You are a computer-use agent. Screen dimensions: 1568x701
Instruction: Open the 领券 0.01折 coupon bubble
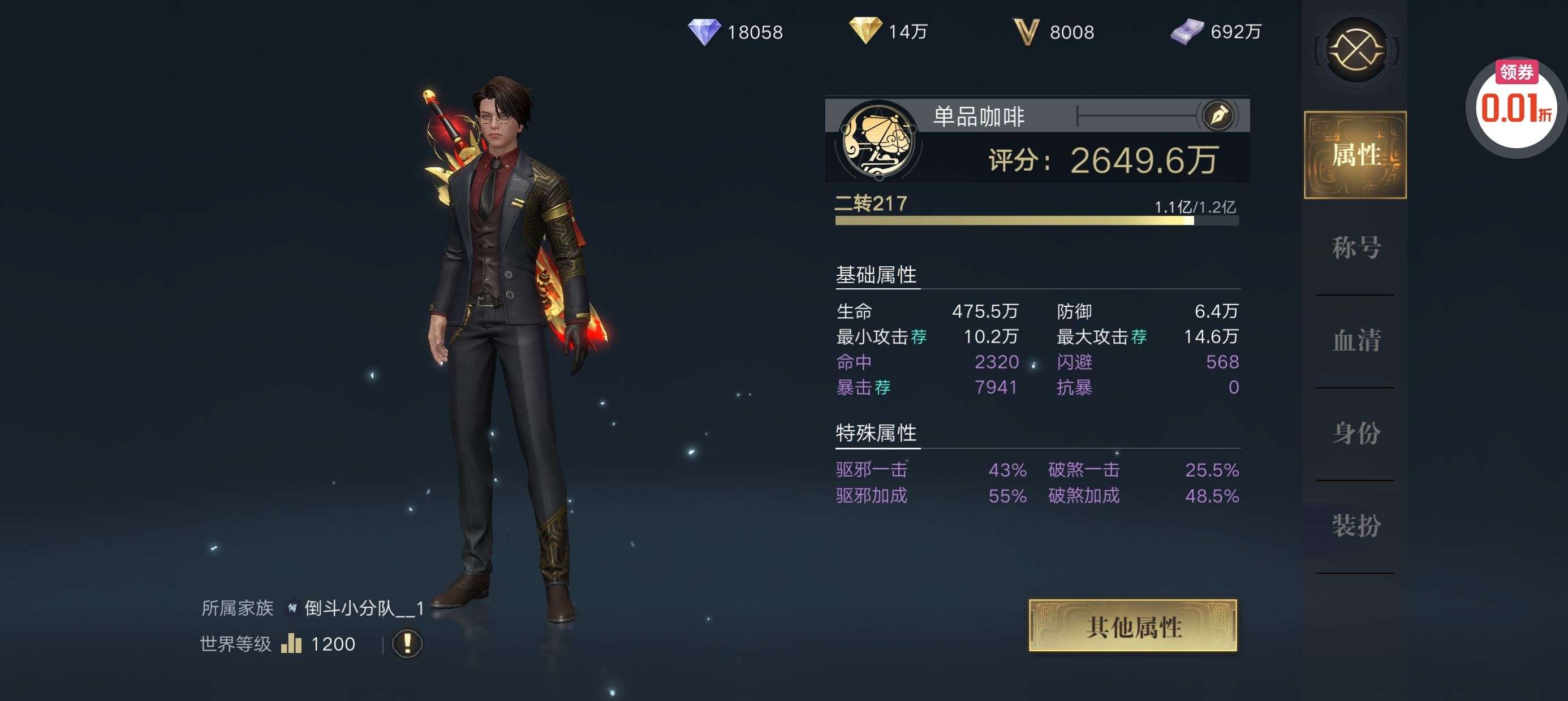[x=1515, y=104]
